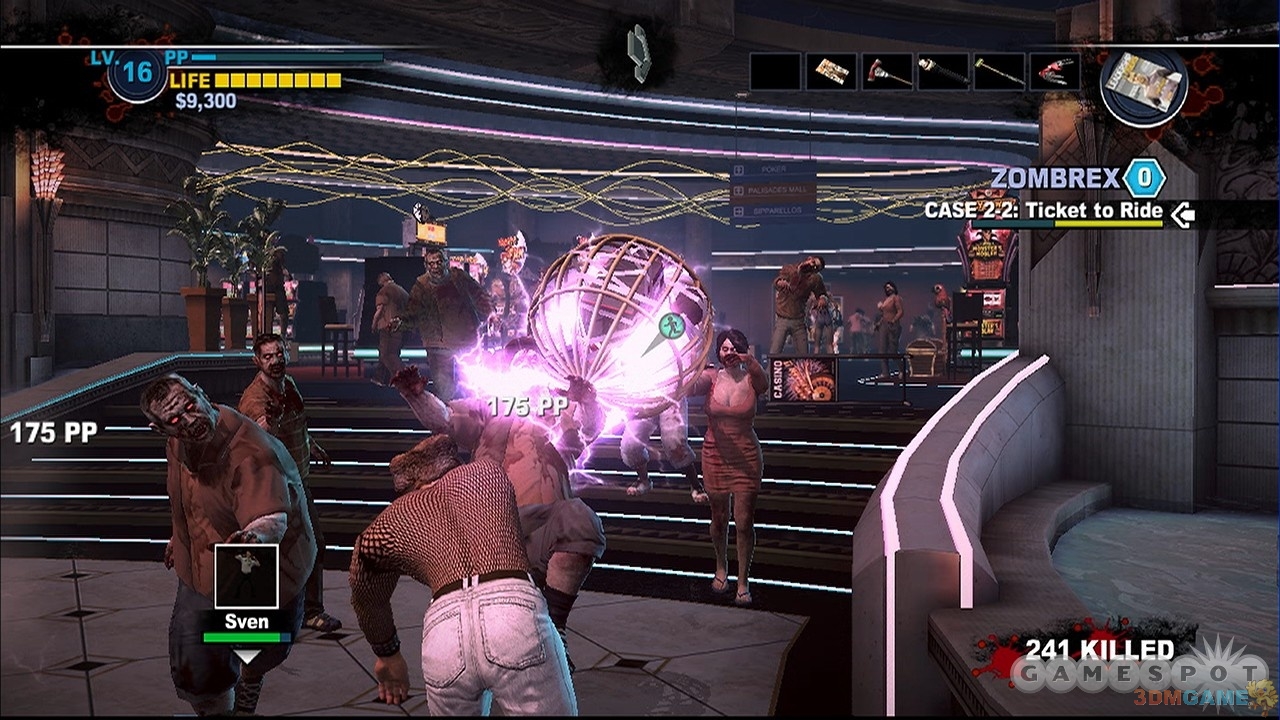Click the top-center direction compass marker
Viewport: 1280px width, 720px height.
coord(638,50)
